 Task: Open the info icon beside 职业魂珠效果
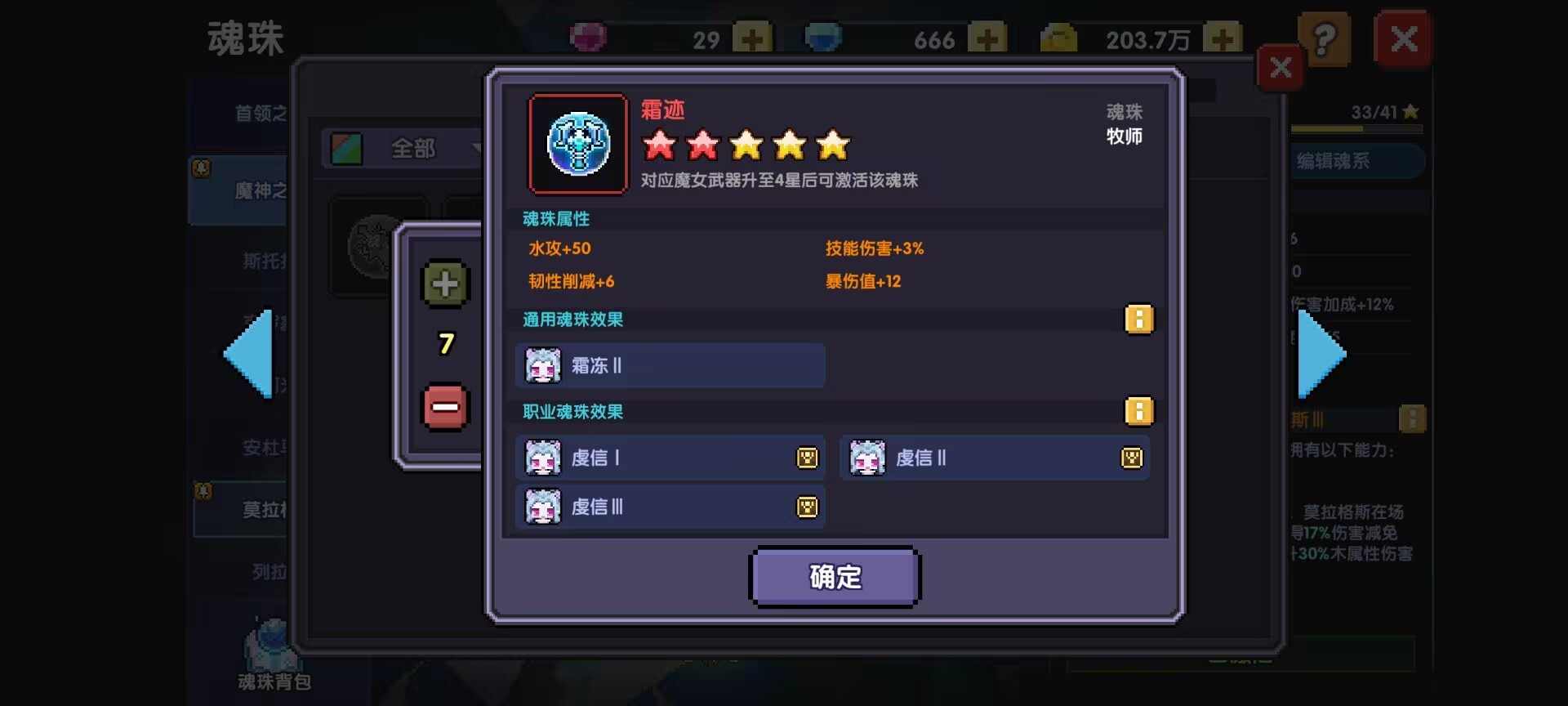tap(1140, 412)
